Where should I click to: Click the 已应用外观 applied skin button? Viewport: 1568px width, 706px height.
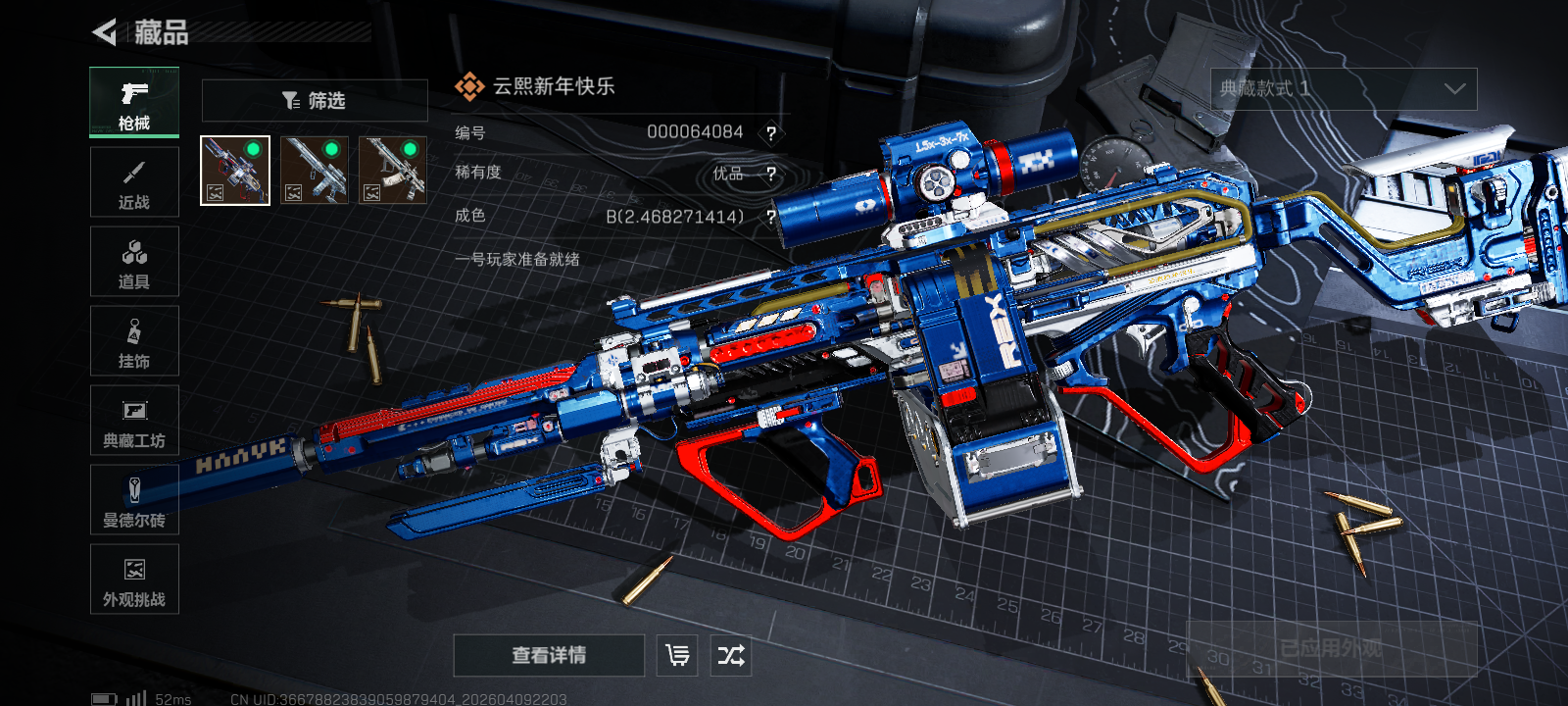(x=1331, y=648)
